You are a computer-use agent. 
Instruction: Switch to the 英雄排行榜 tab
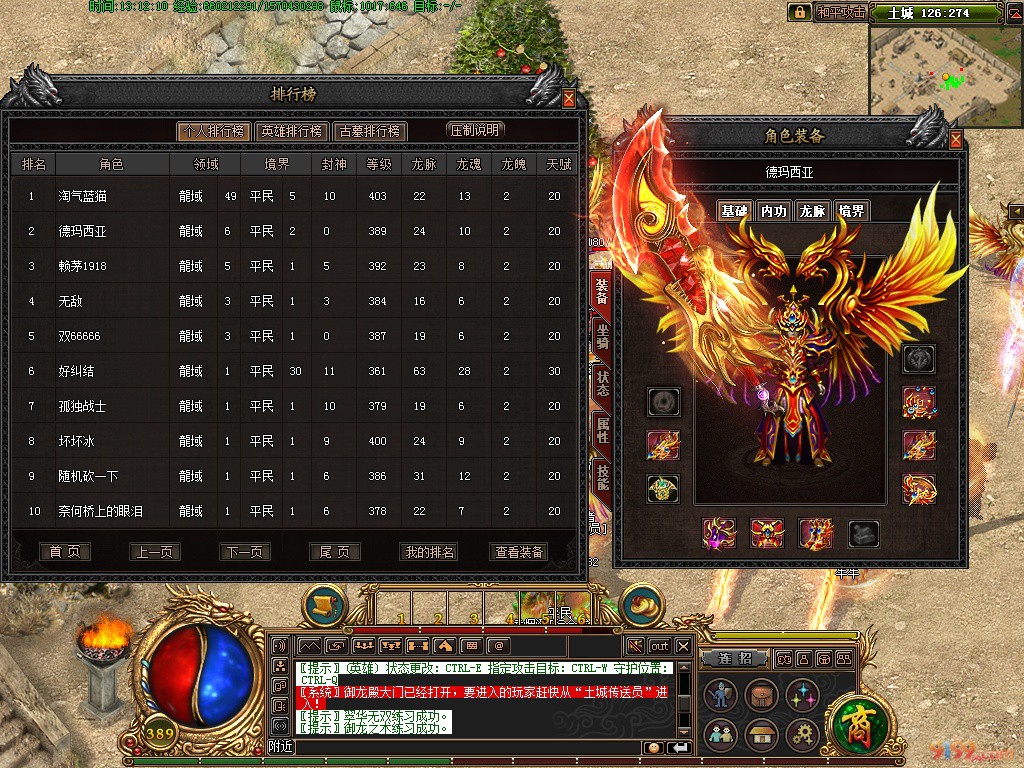[290, 131]
